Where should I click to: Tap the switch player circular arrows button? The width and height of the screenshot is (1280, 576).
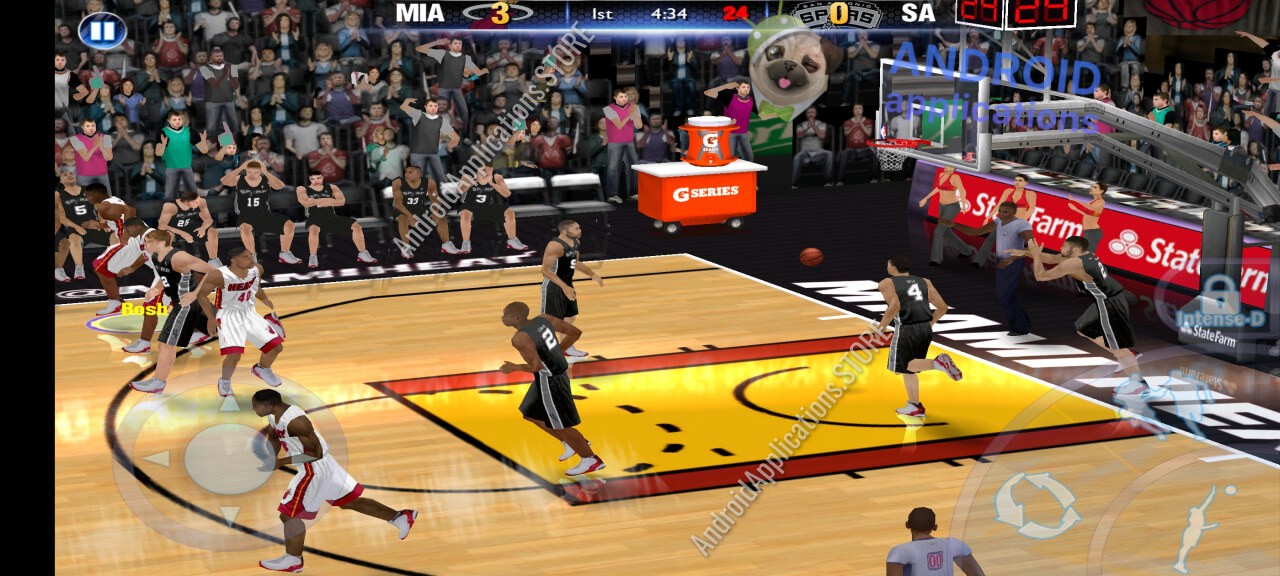pos(1037,505)
